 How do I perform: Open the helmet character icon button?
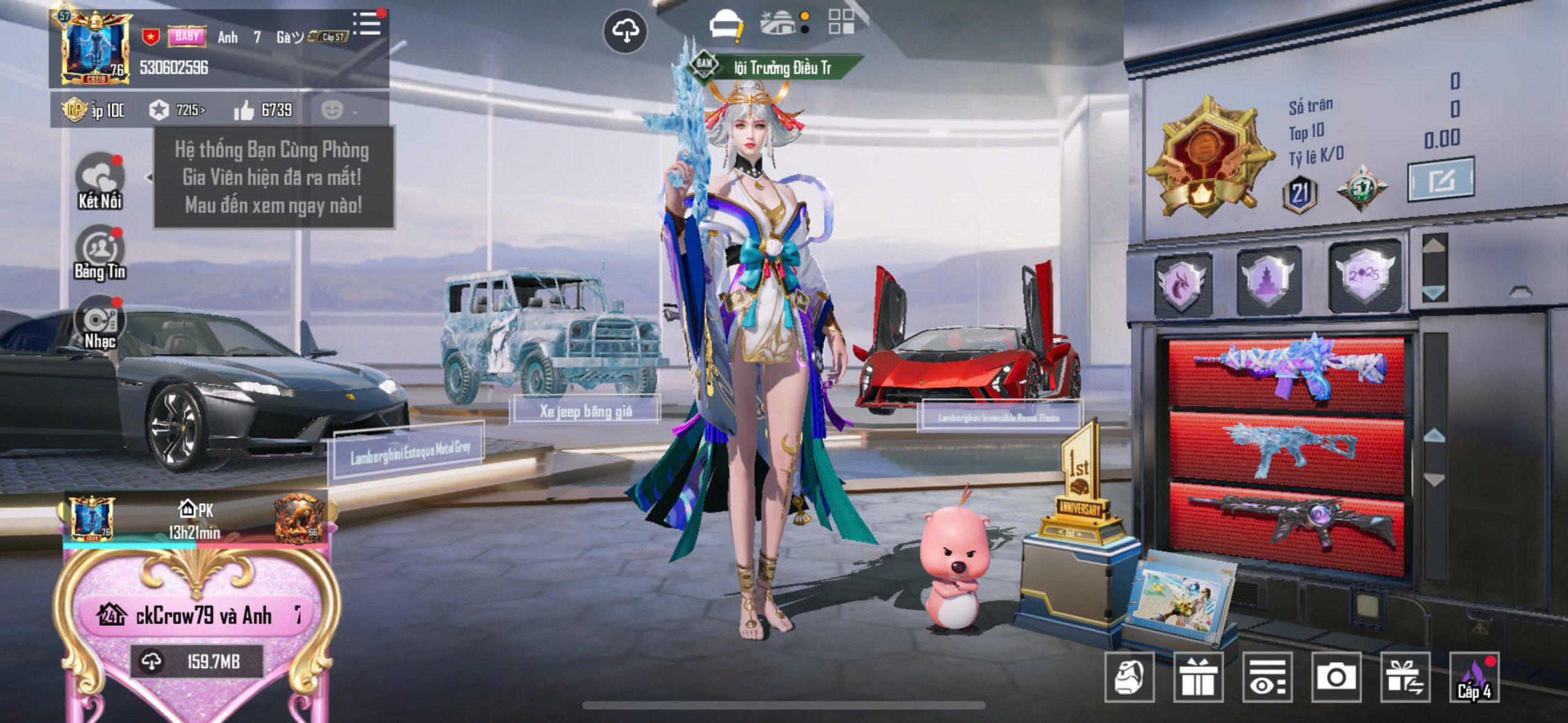pos(1129,677)
